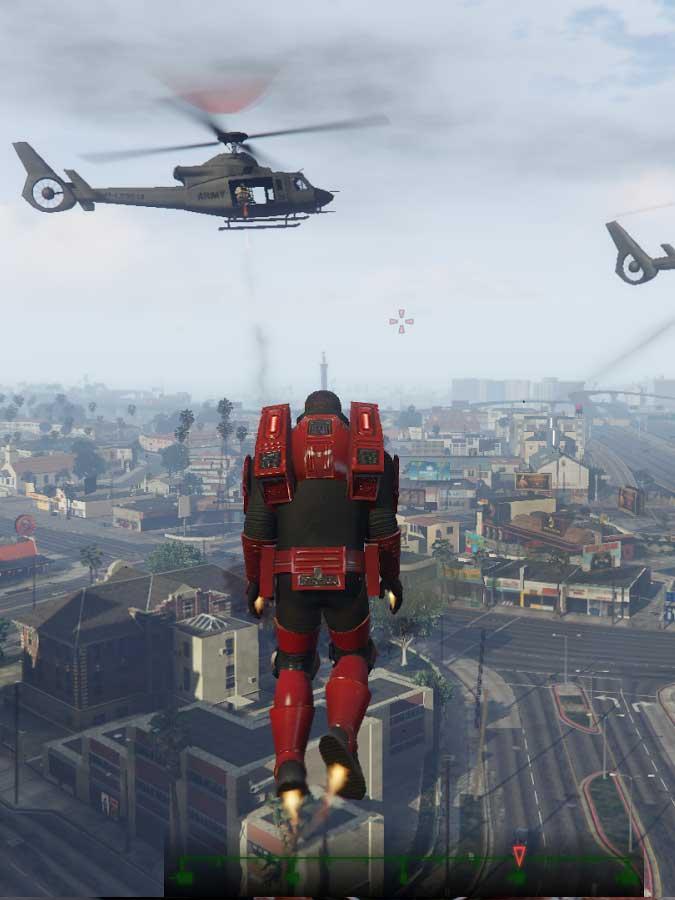This screenshot has height=900, width=675.
Task: Click the red triangle marker on compass bar
Action: point(519,855)
